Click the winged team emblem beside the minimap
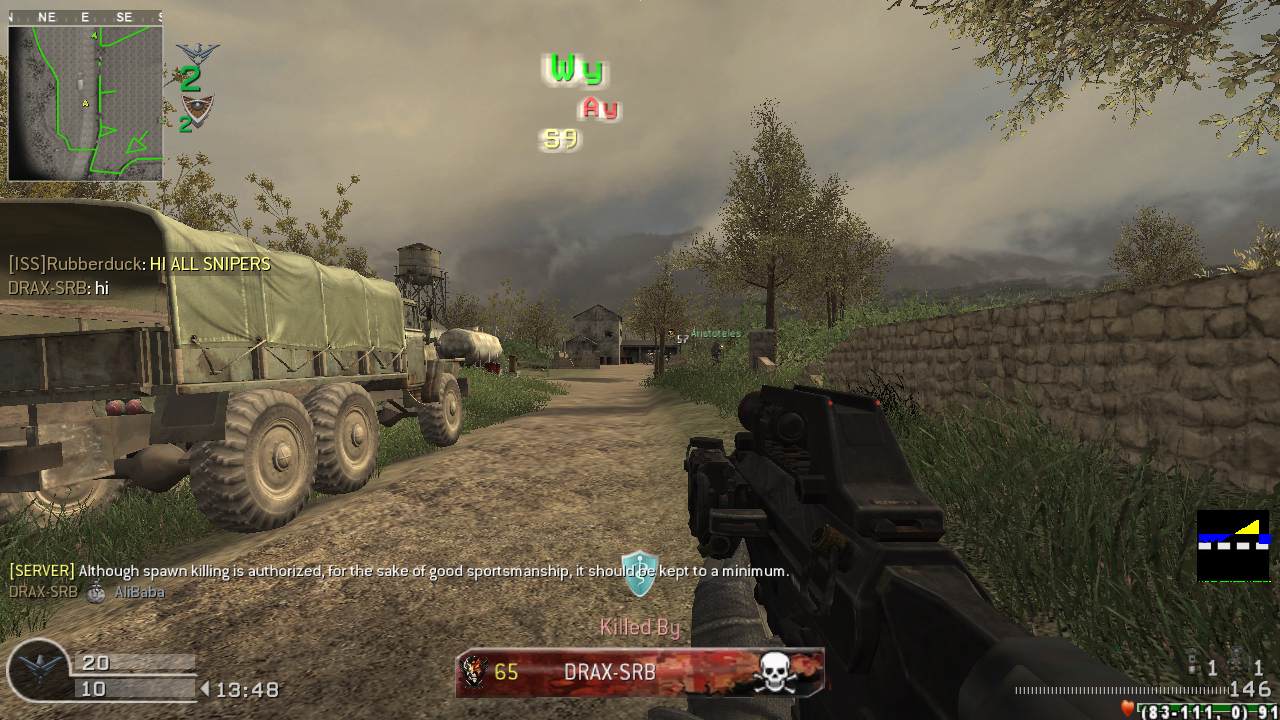1280x720 pixels. [x=197, y=54]
